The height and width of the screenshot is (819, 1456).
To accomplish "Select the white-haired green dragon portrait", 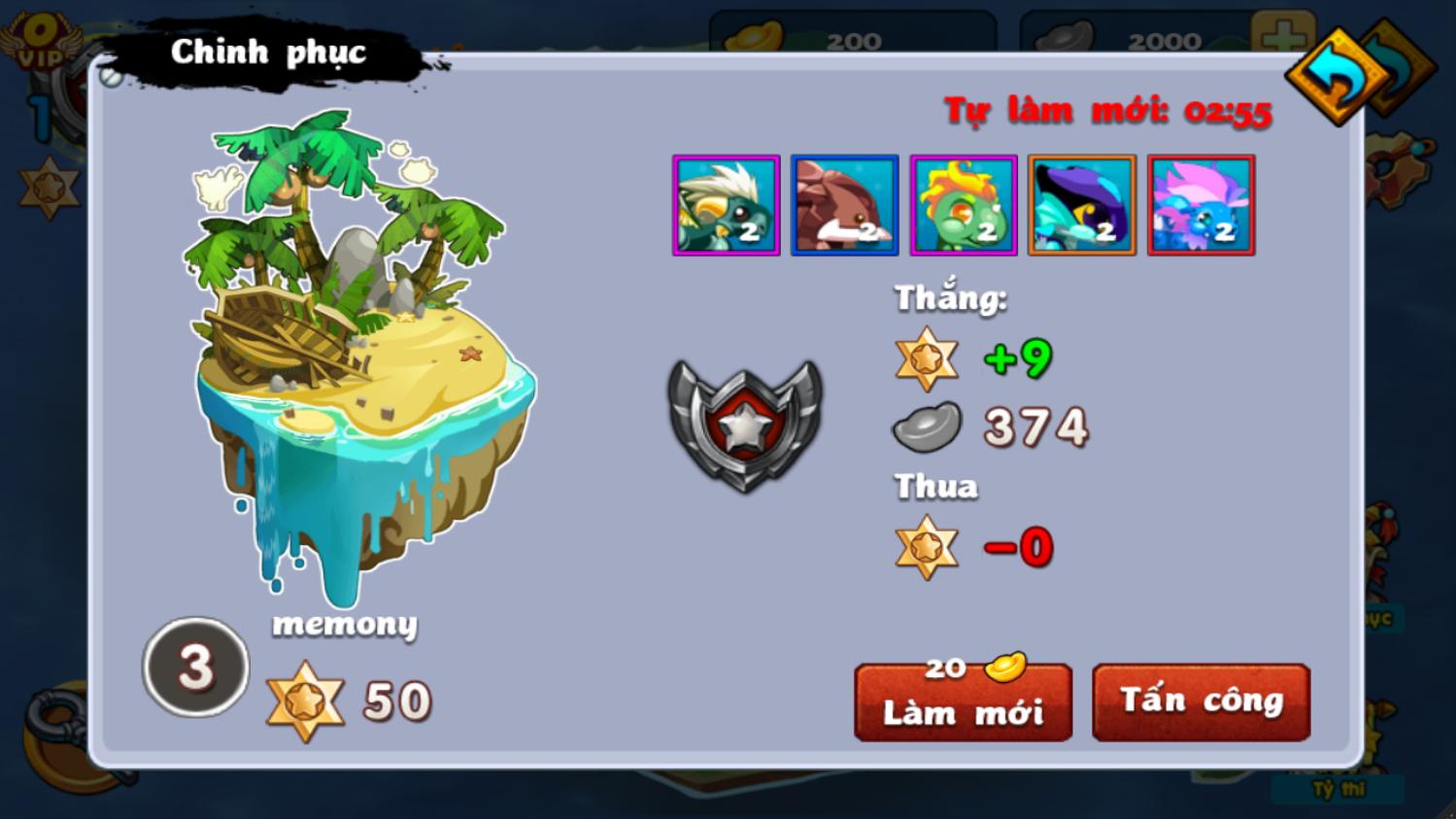I will click(x=727, y=206).
